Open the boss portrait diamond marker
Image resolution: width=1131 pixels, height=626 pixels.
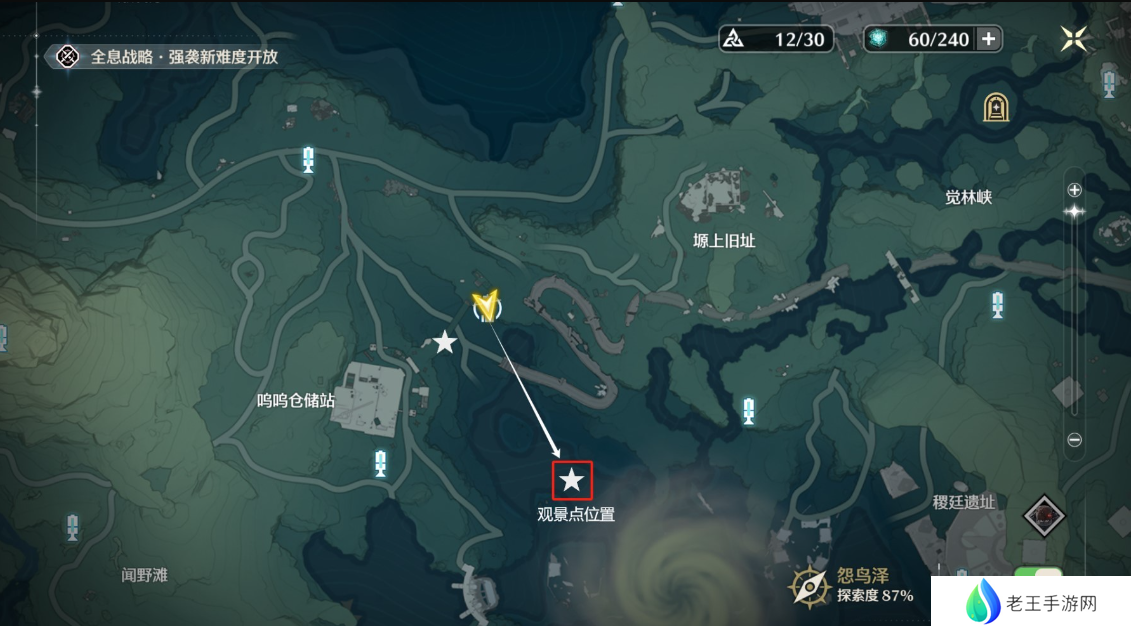(x=1044, y=515)
